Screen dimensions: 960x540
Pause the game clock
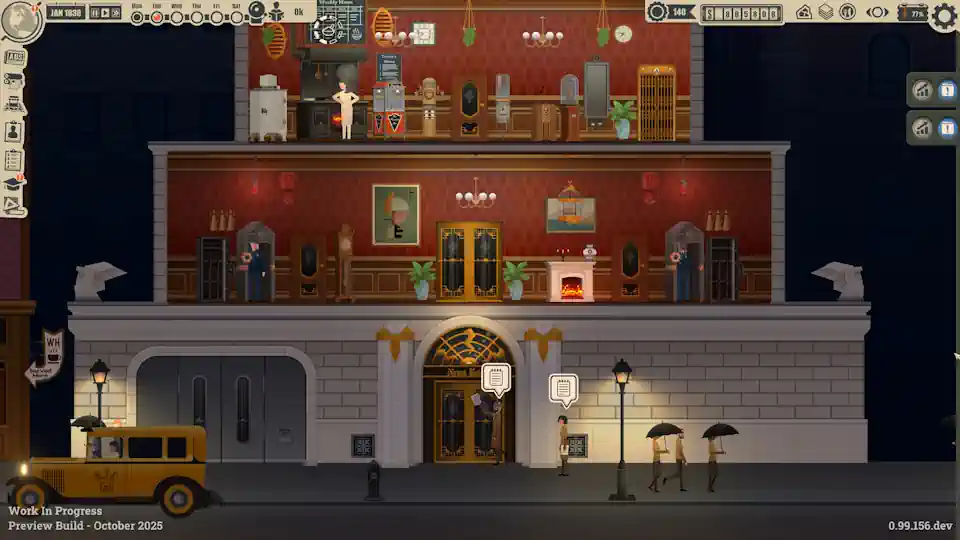pos(95,13)
